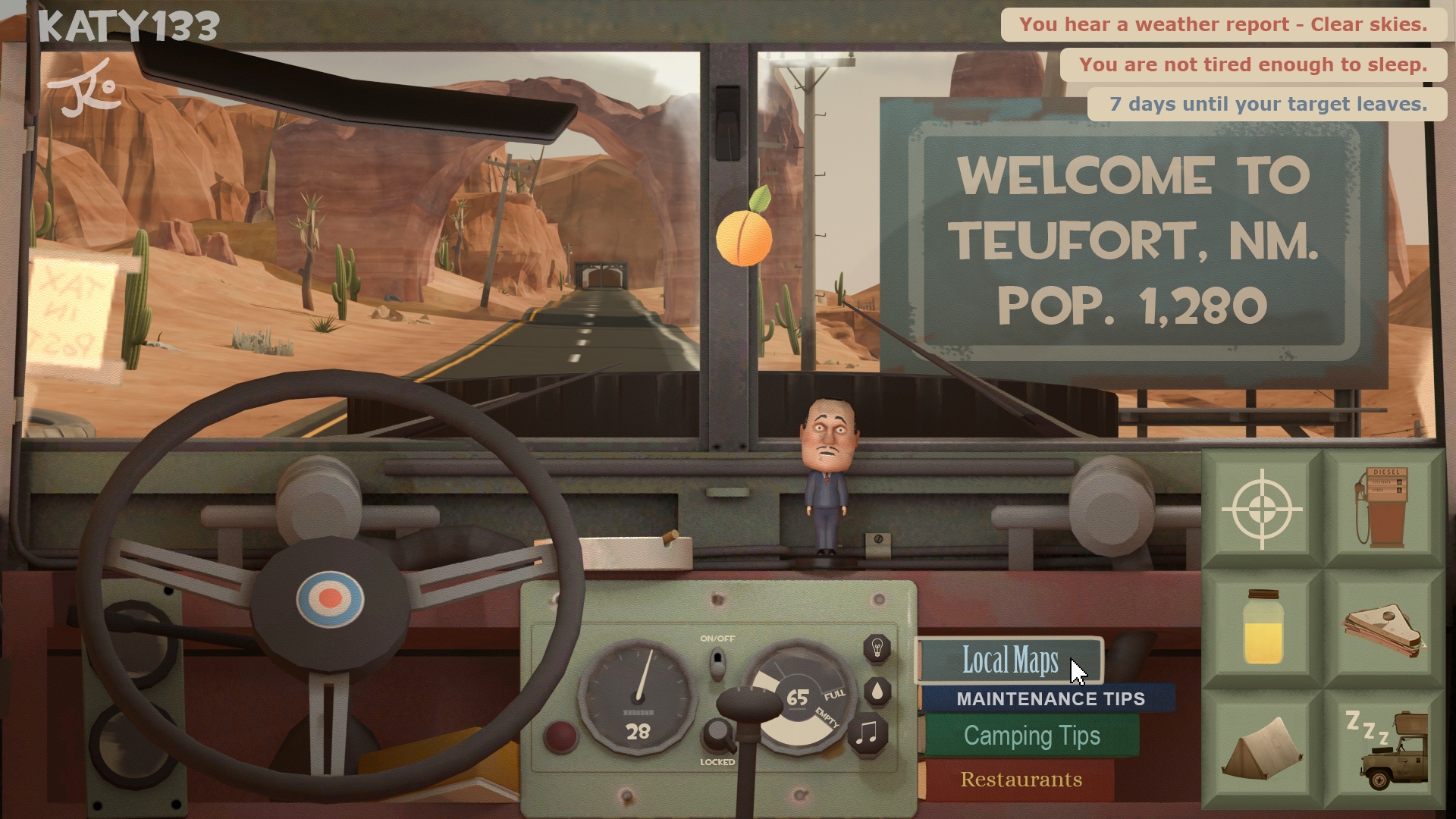1456x819 pixels.
Task: Activate the water drop wiper button
Action: pos(877,691)
